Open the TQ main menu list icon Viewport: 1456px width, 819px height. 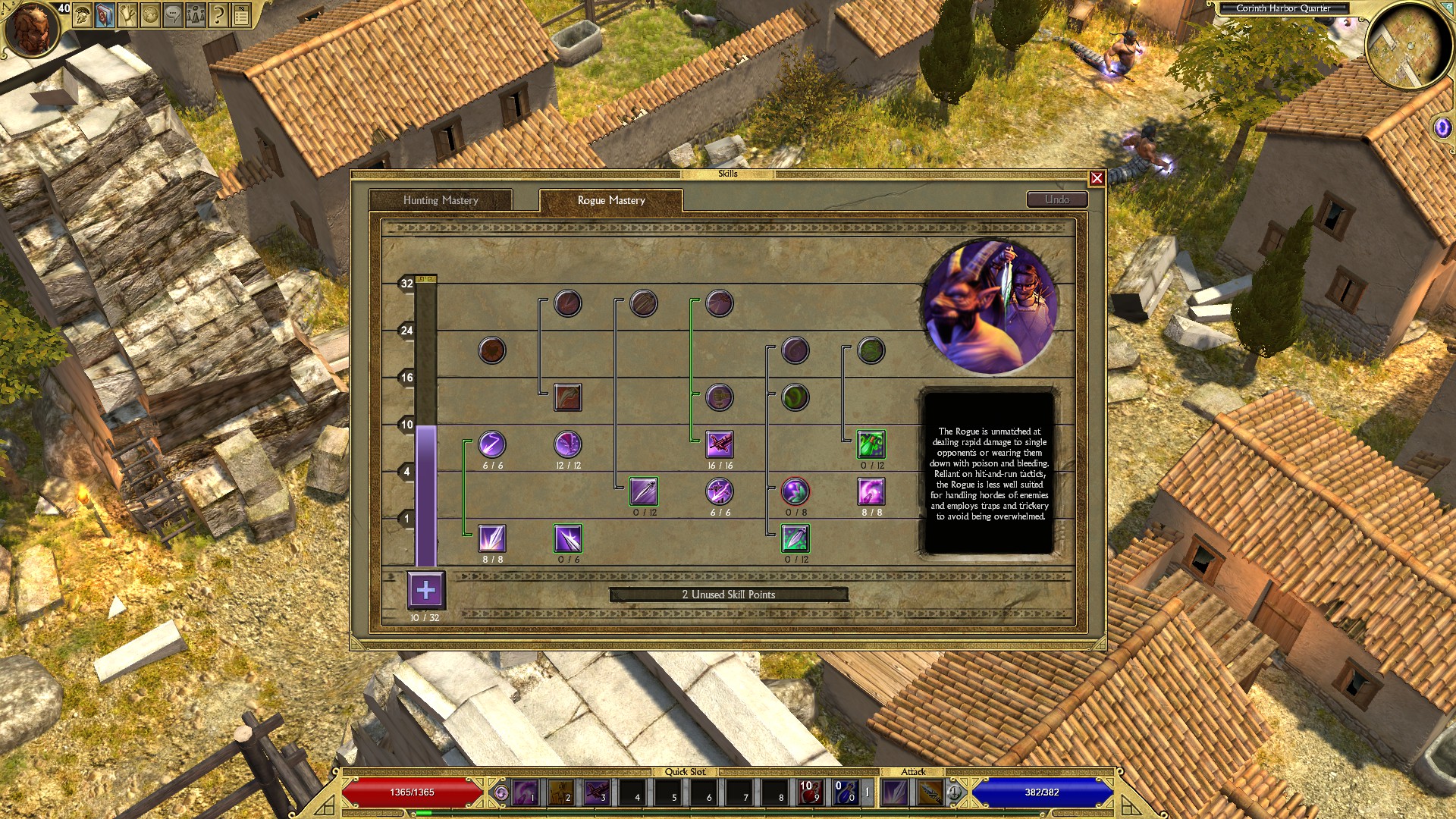[241, 15]
